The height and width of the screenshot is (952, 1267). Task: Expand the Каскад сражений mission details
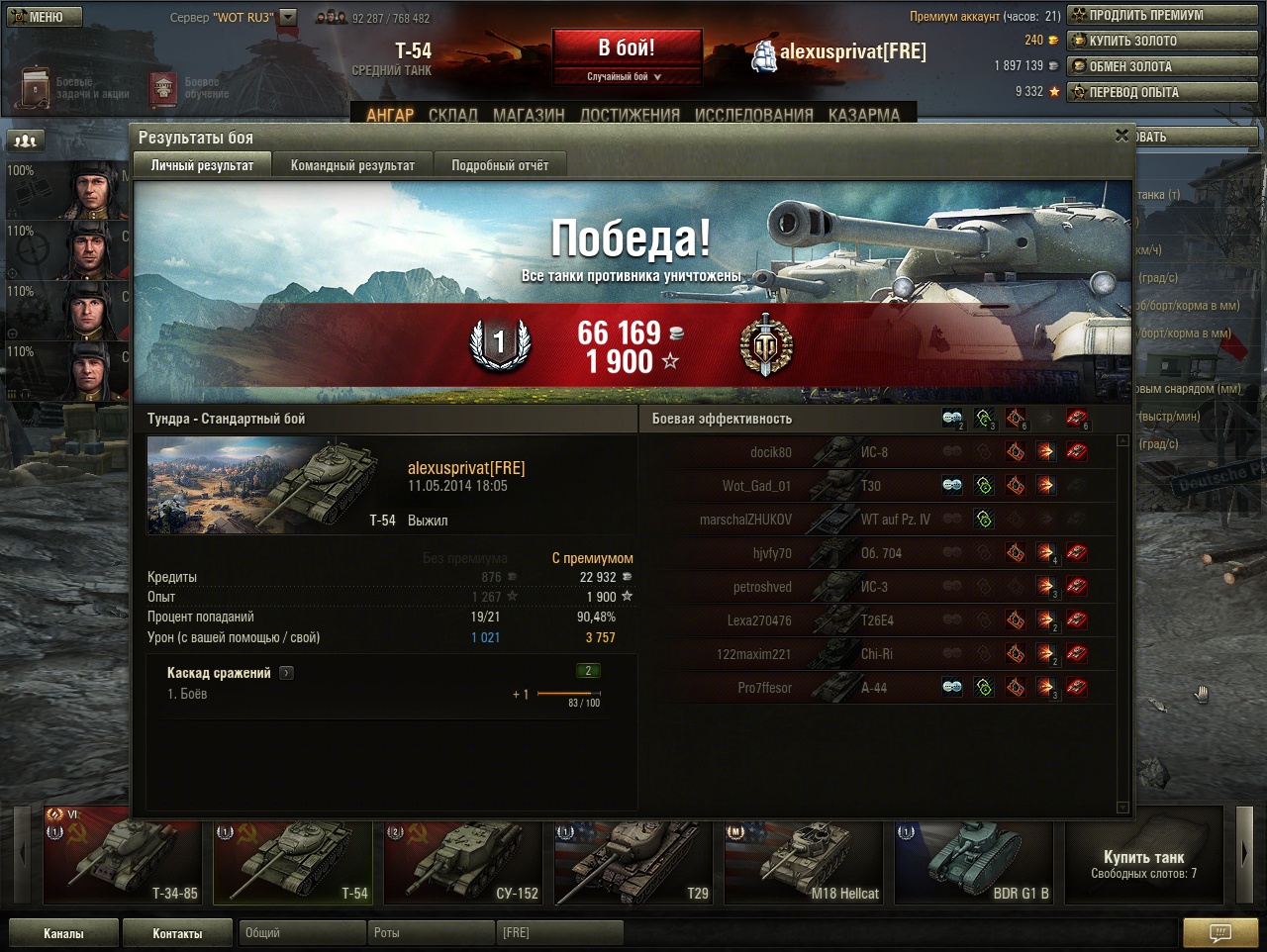[287, 673]
